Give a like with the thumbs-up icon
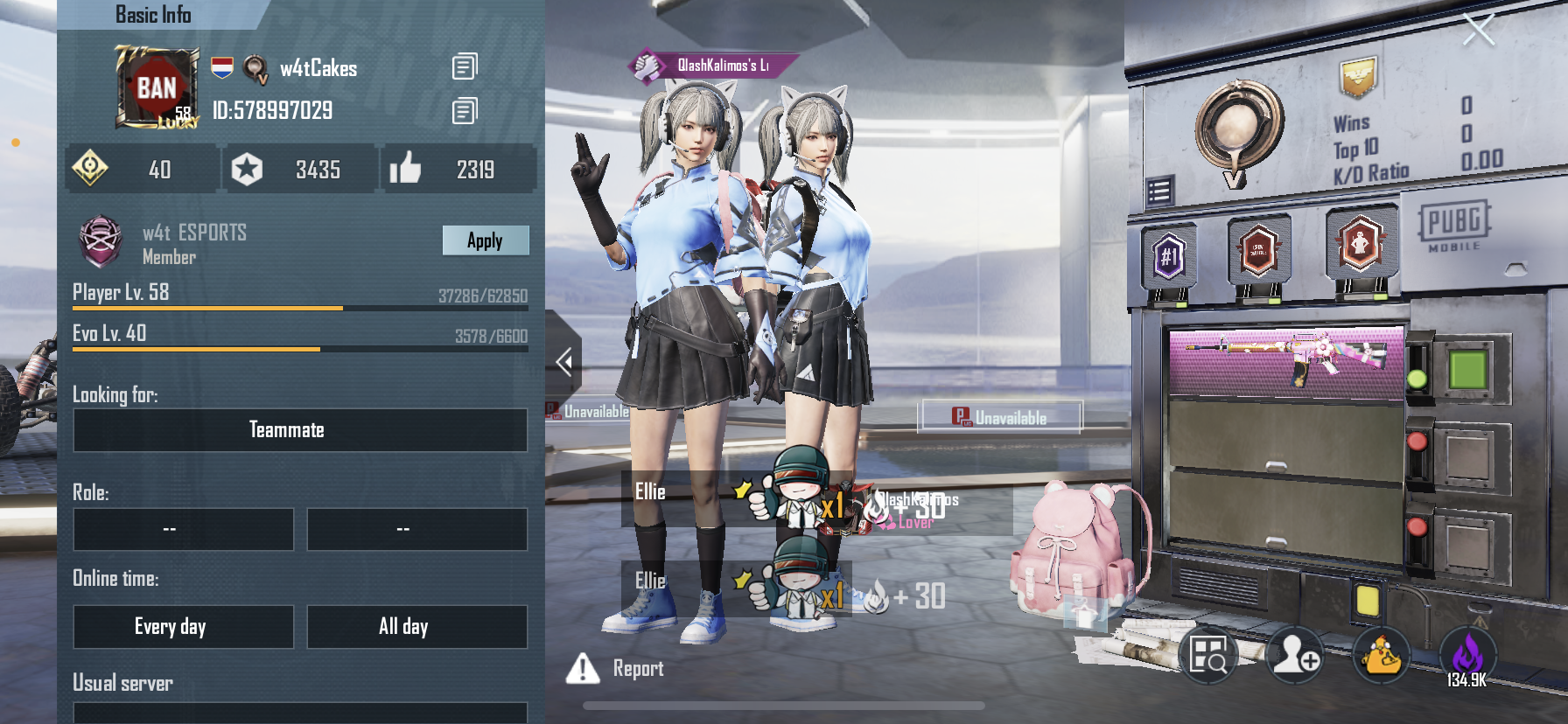This screenshot has width=1568, height=724. click(405, 169)
